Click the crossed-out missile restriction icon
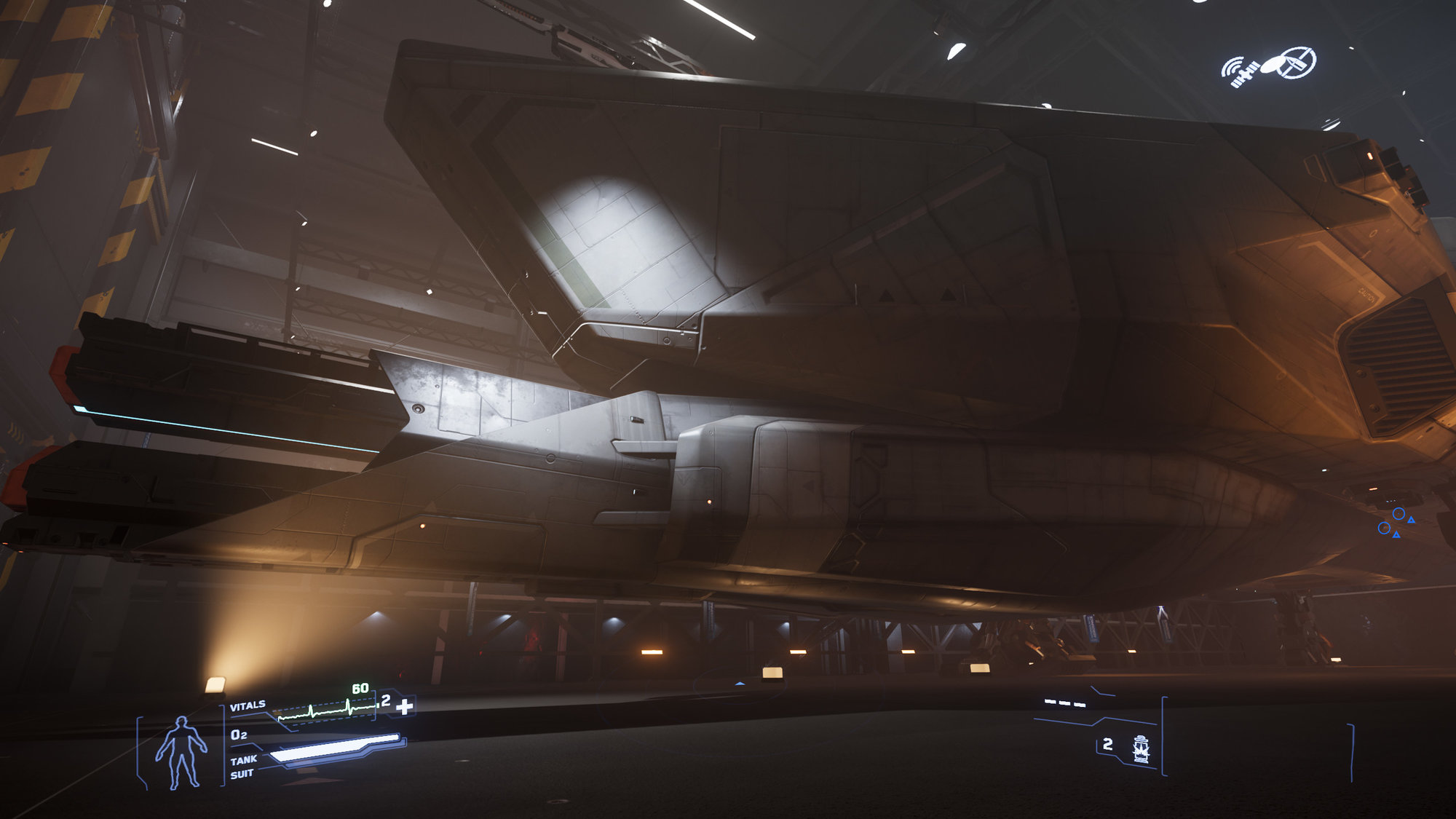Image resolution: width=1456 pixels, height=819 pixels. [x=1296, y=63]
